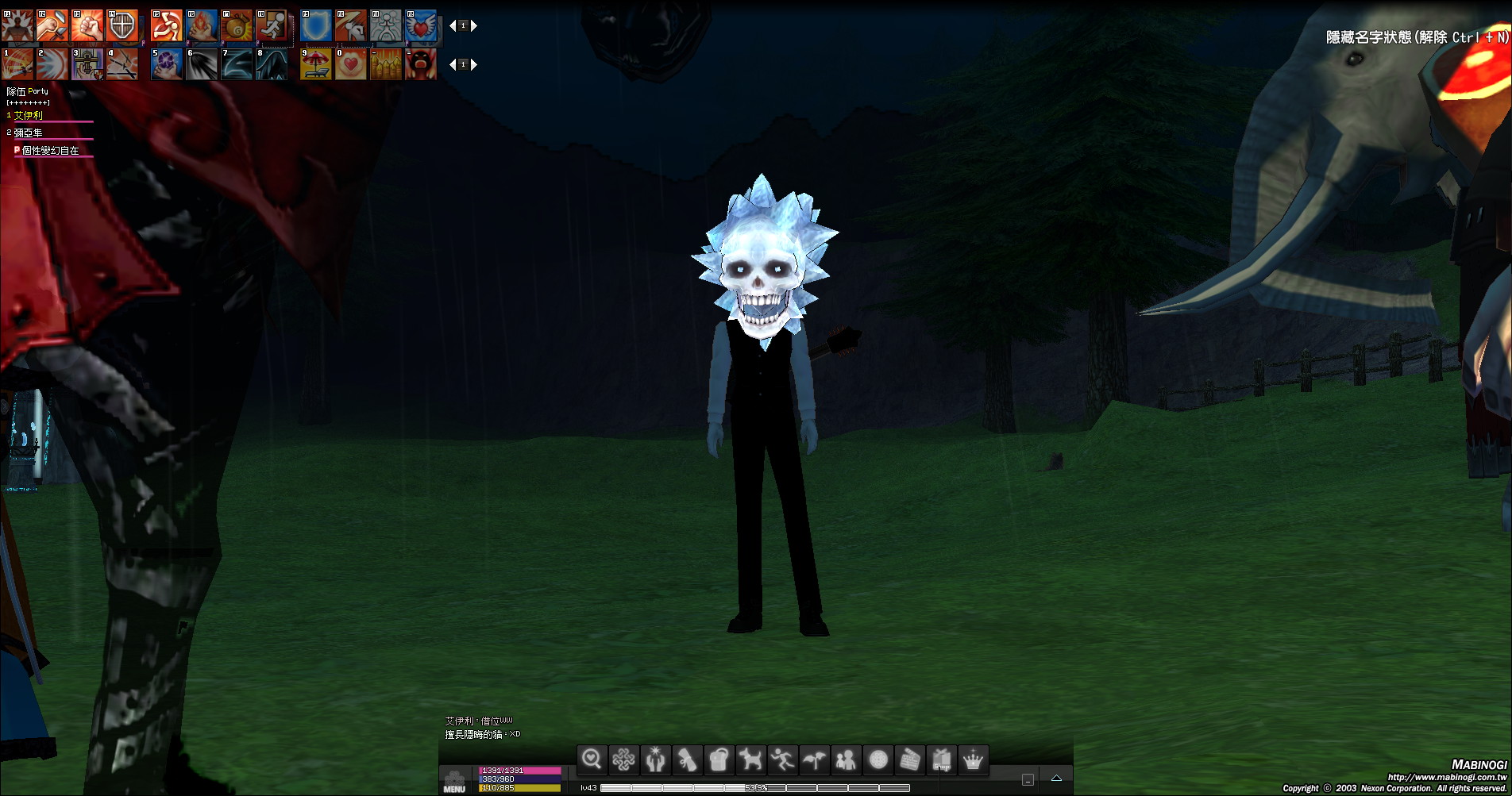Activate the F6 flaming hand skill

pyautogui.click(x=202, y=26)
